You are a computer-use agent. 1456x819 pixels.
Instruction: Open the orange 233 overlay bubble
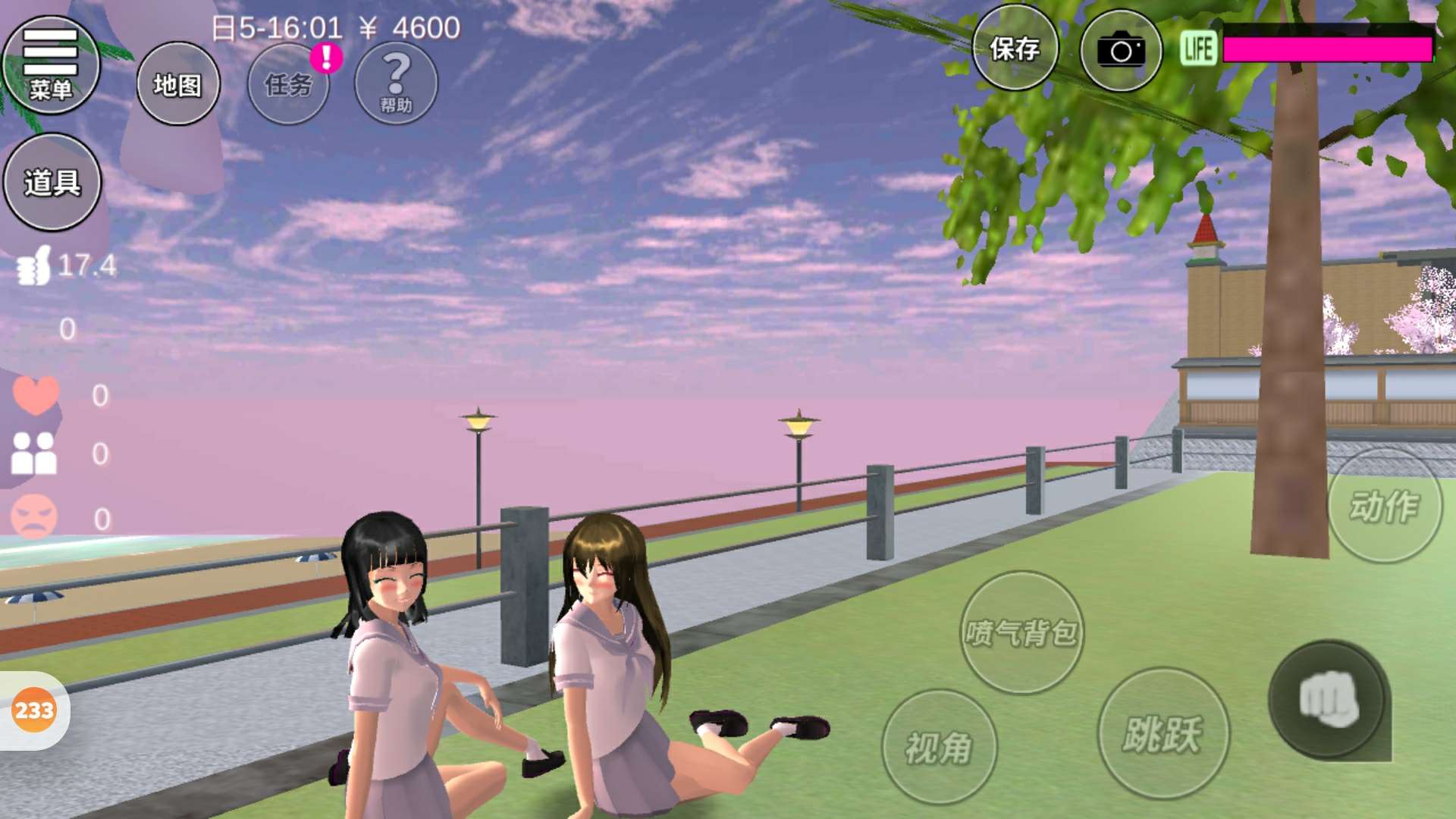point(34,711)
